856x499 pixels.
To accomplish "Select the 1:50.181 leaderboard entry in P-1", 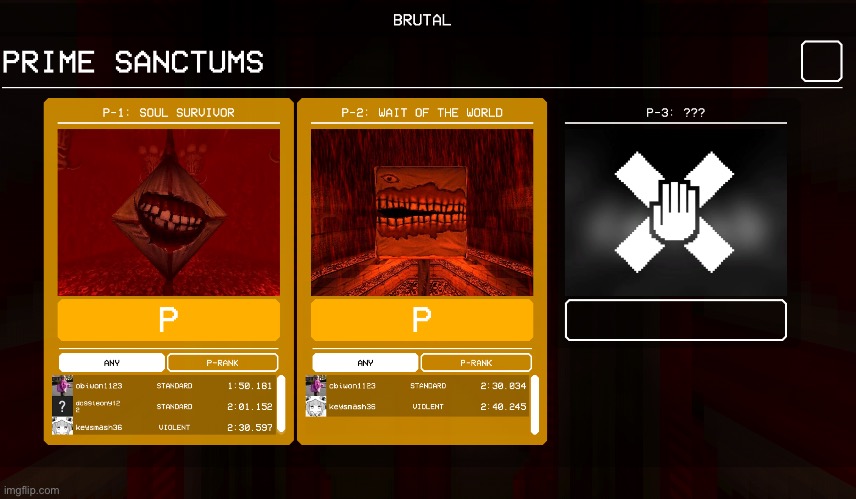I will 160,386.
